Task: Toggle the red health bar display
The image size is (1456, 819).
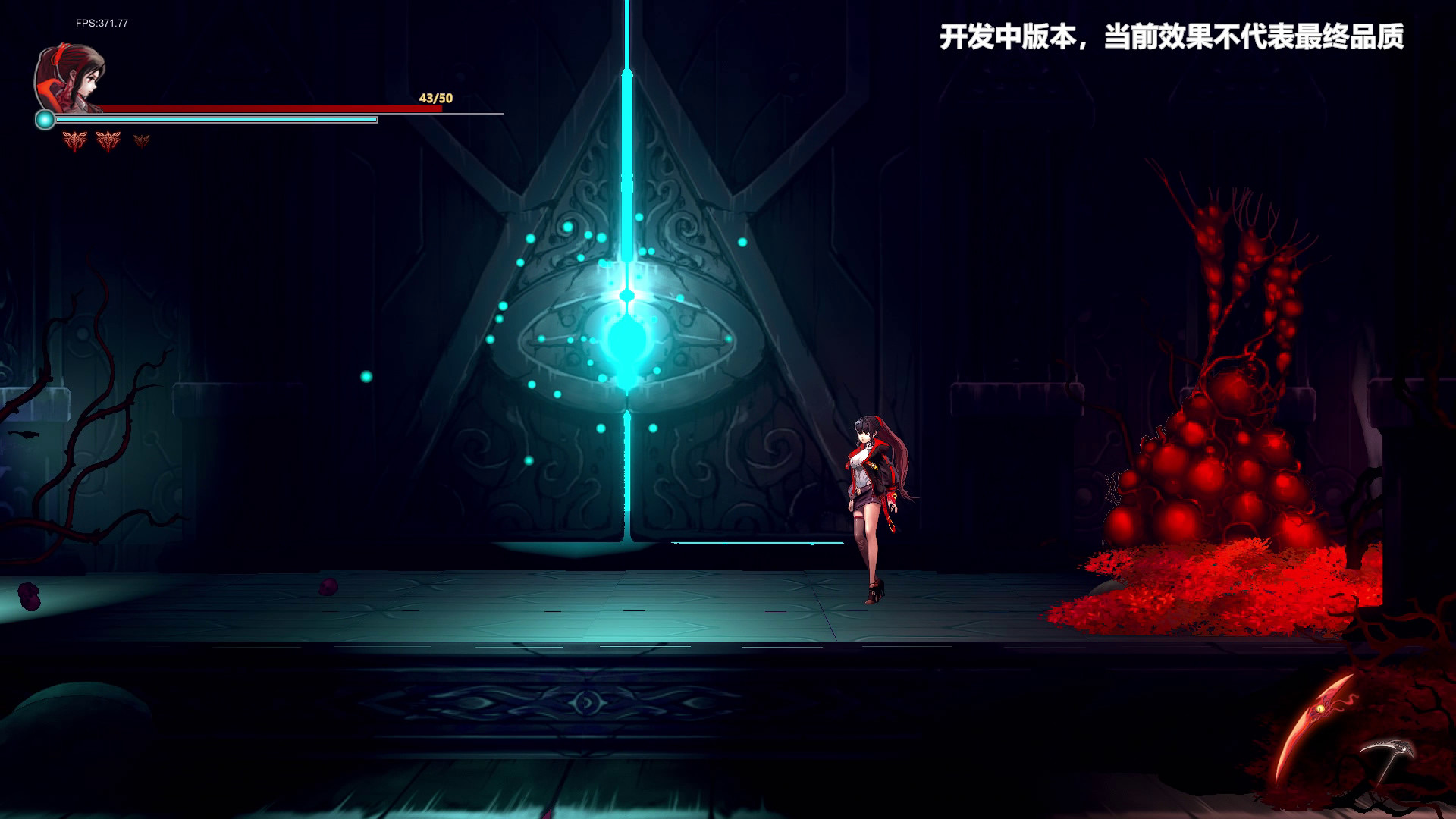Action: tap(265, 108)
